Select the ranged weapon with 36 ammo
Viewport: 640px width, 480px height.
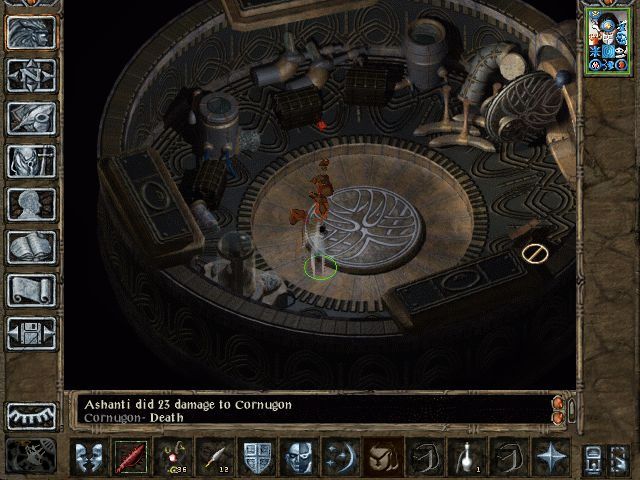coord(172,457)
